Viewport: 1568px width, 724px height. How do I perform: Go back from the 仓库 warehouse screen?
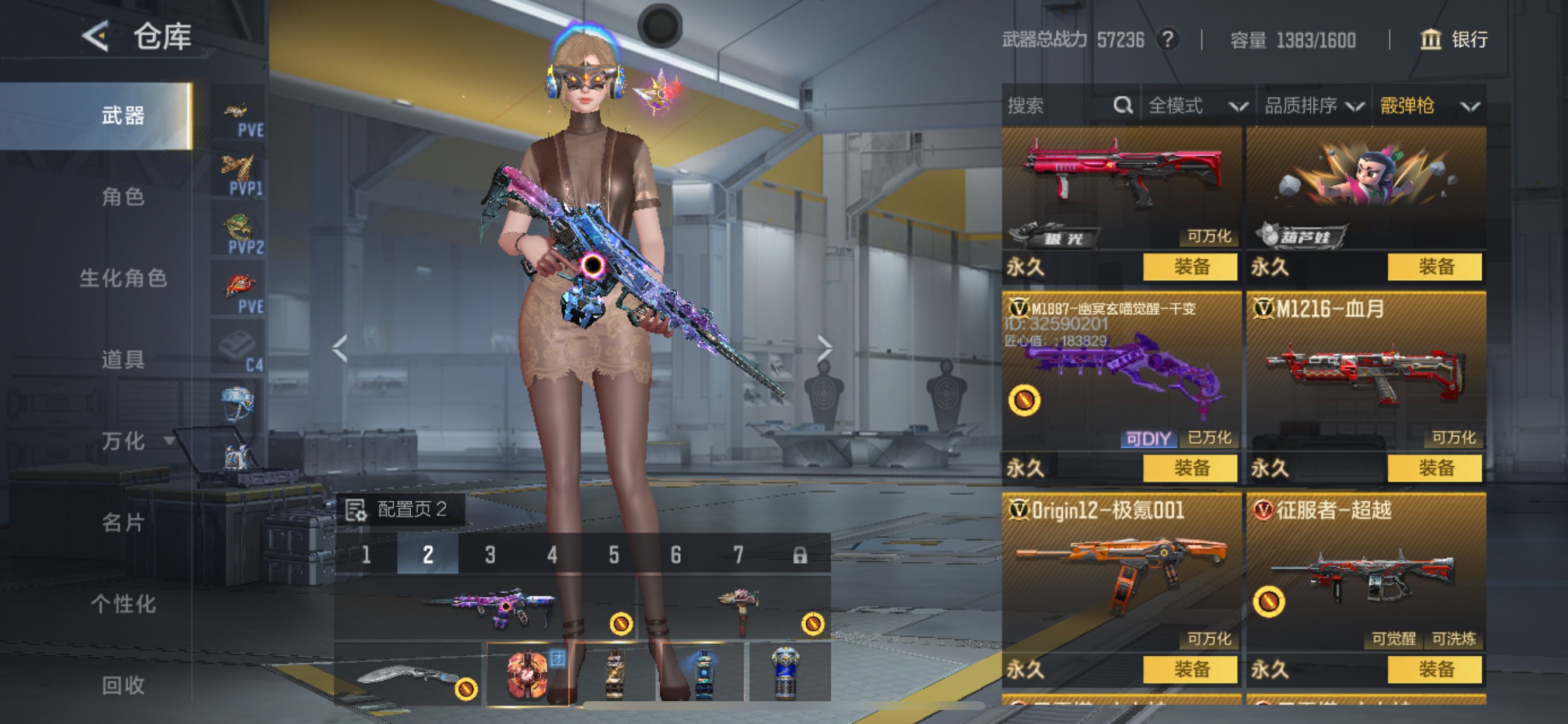tap(96, 37)
